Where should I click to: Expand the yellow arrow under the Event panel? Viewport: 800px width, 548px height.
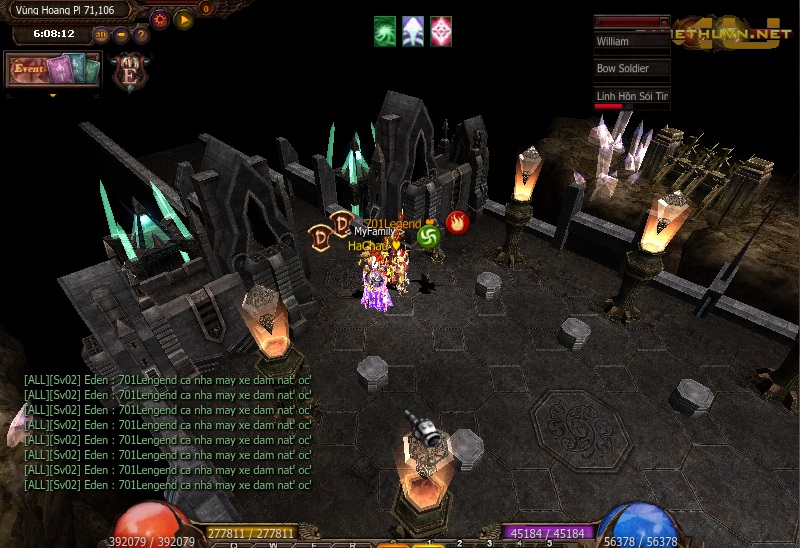52,96
